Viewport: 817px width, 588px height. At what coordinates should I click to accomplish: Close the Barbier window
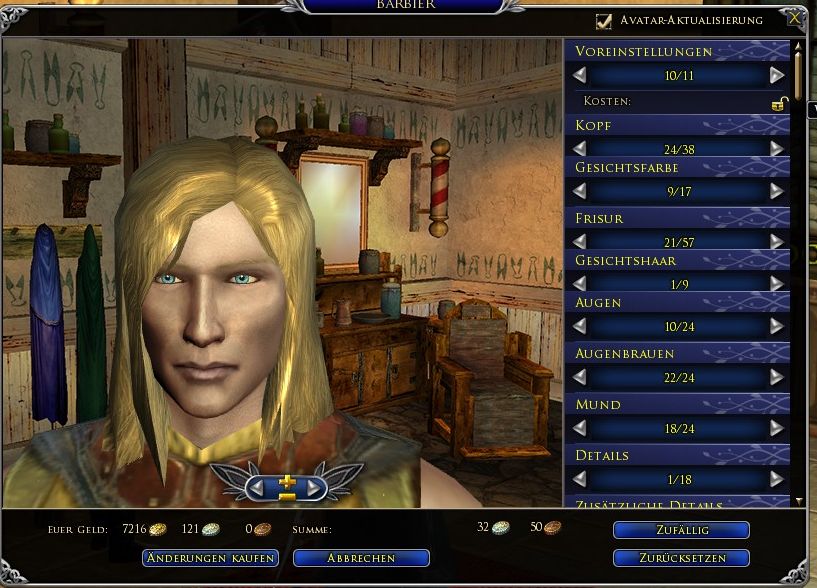click(x=794, y=19)
